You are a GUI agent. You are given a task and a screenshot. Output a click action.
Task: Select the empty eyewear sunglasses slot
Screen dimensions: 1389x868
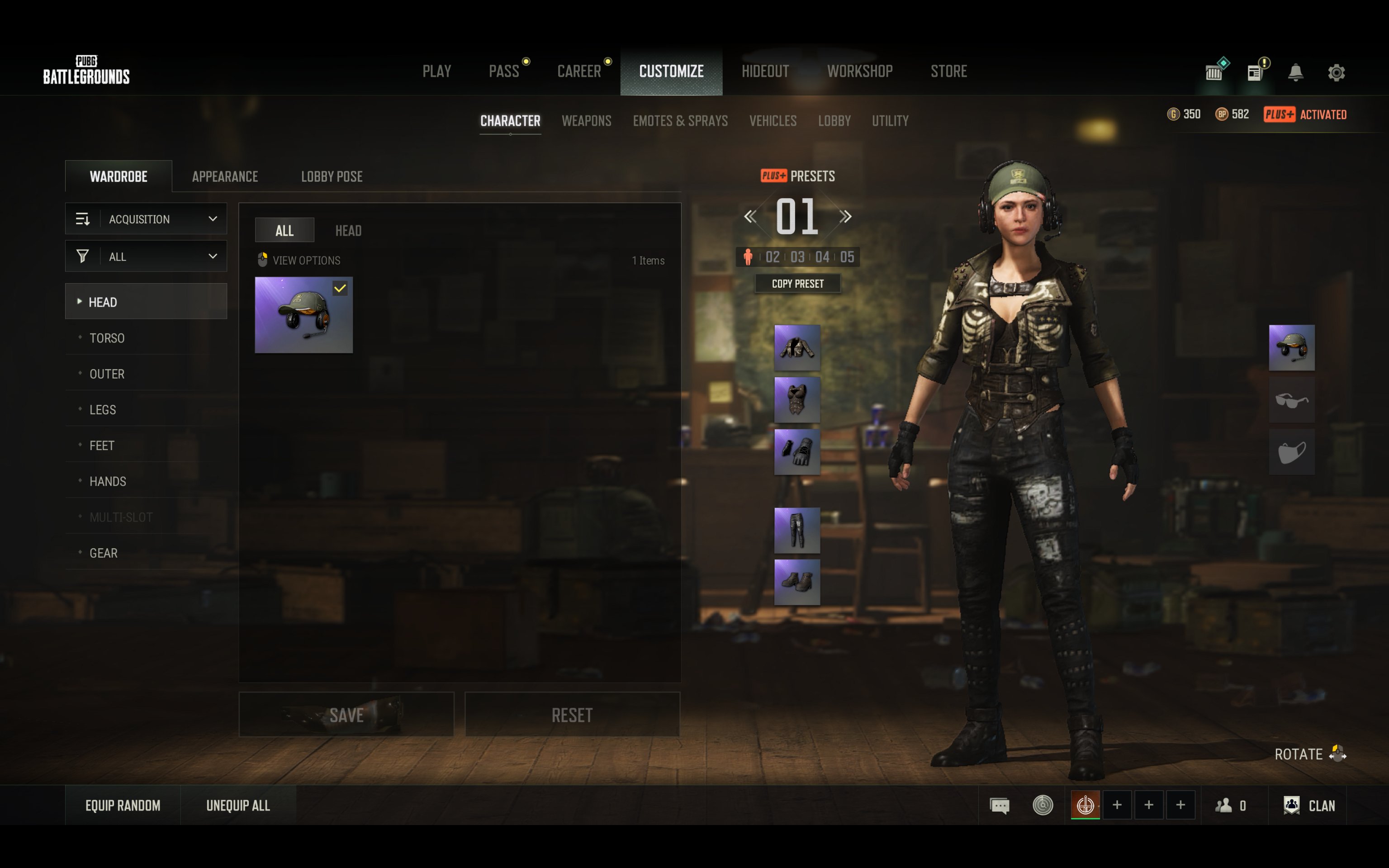1291,400
